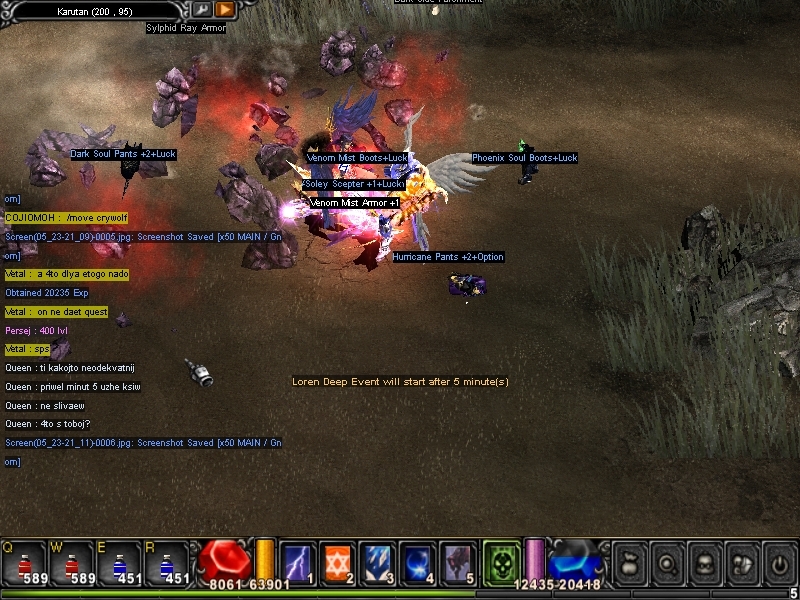Pick up the Sylphid Ray Armor label
Image resolution: width=800 pixels, height=600 pixels.
[x=186, y=28]
